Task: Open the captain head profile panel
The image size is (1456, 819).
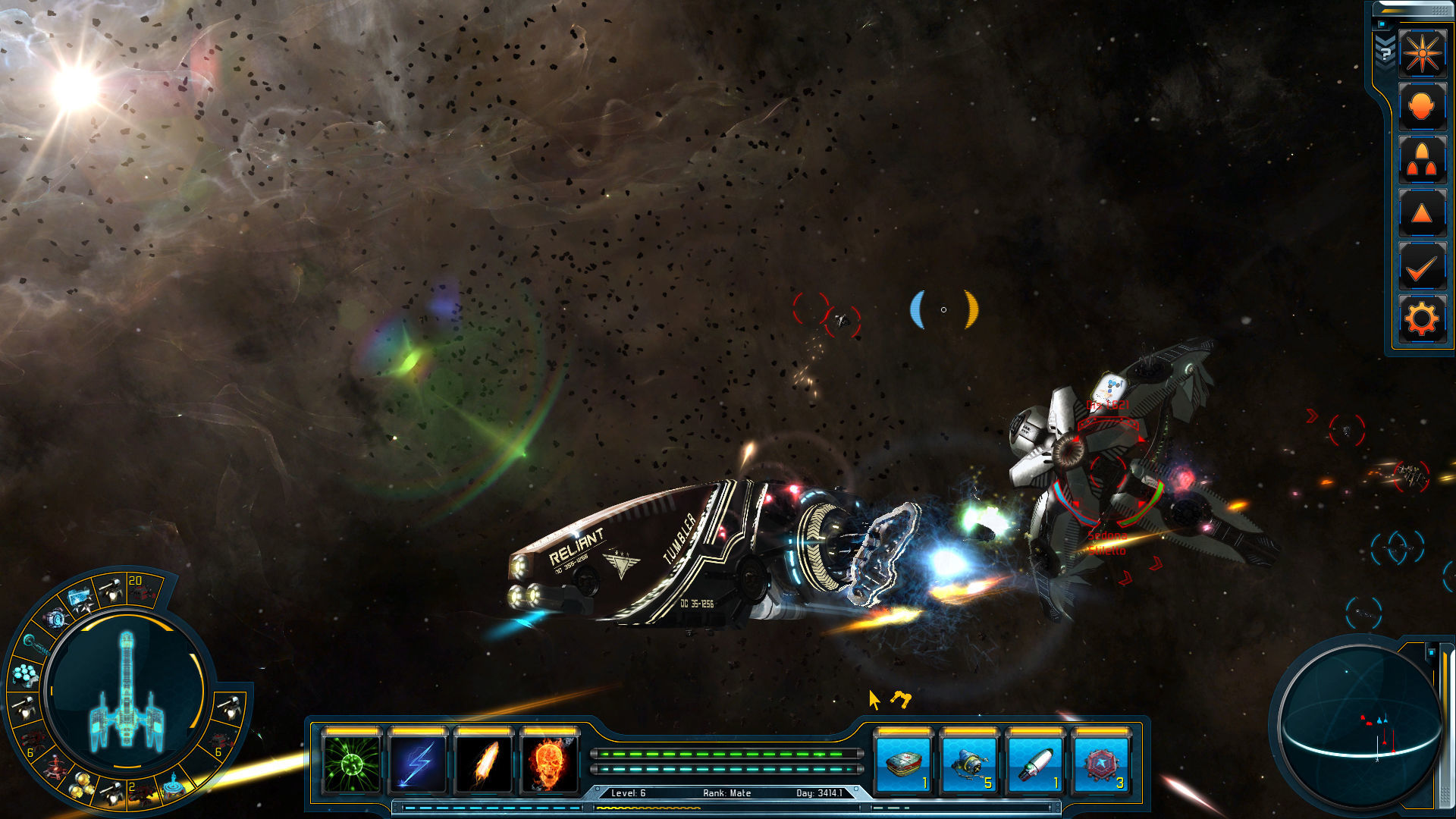Action: click(x=1422, y=107)
